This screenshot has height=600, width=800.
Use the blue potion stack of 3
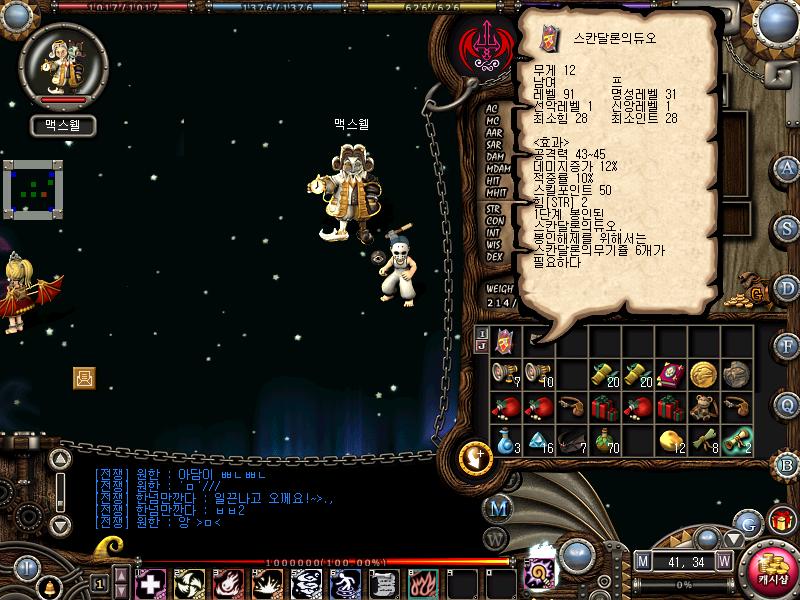(x=506, y=439)
